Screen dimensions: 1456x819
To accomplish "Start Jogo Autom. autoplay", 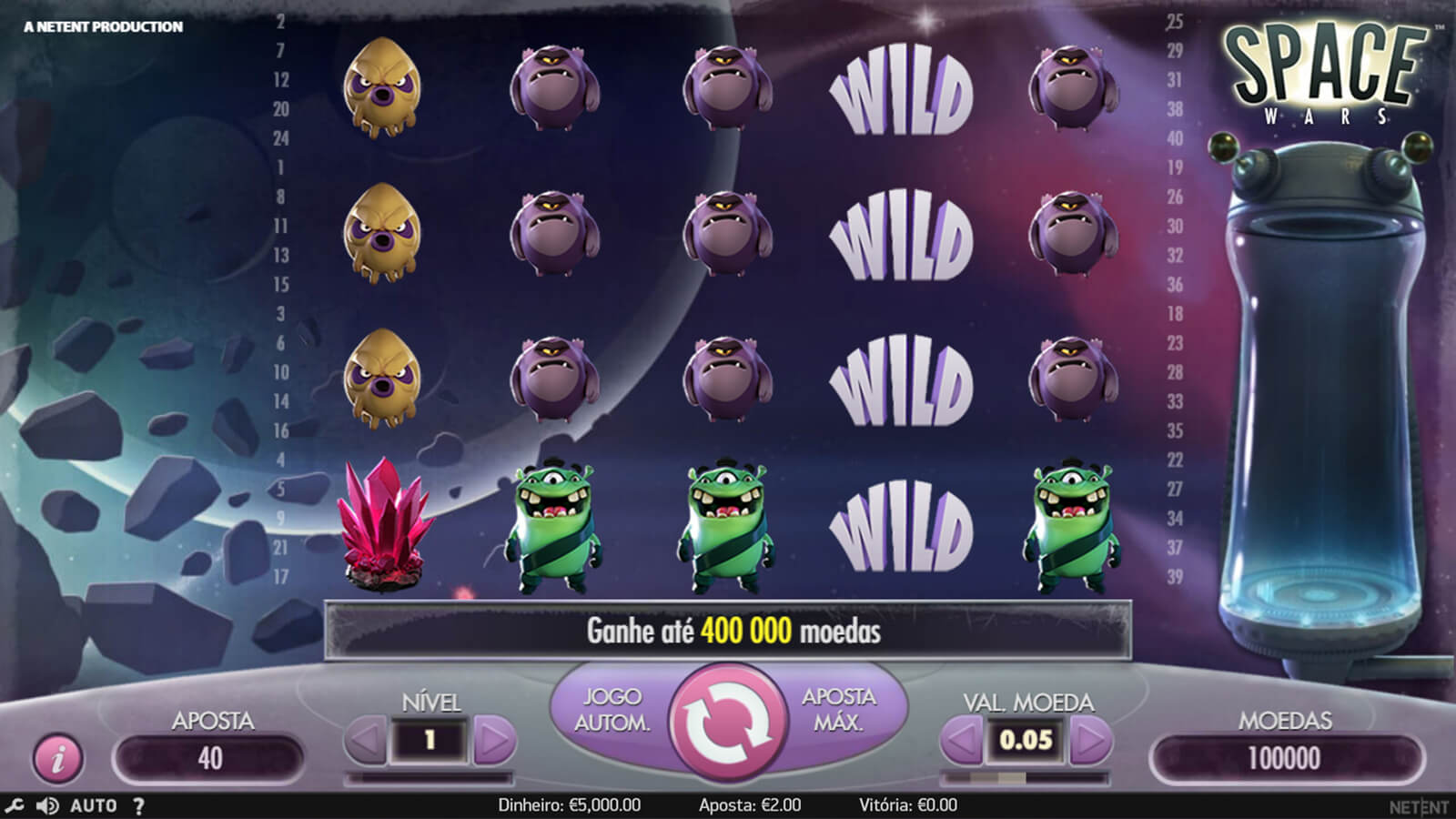I will 612,710.
